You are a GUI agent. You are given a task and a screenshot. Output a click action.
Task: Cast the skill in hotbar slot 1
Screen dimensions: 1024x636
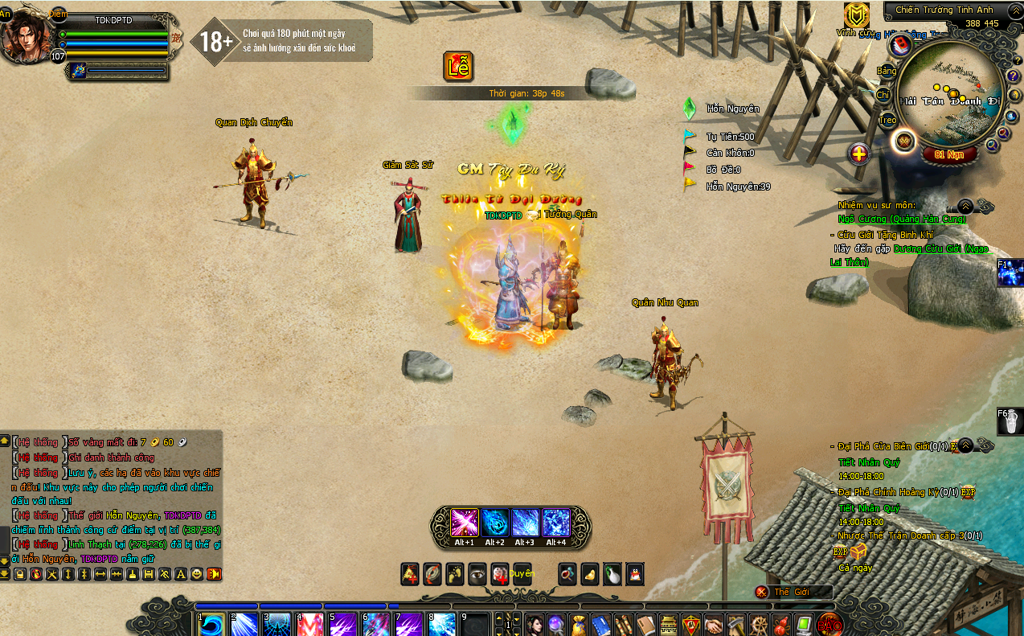(212, 625)
